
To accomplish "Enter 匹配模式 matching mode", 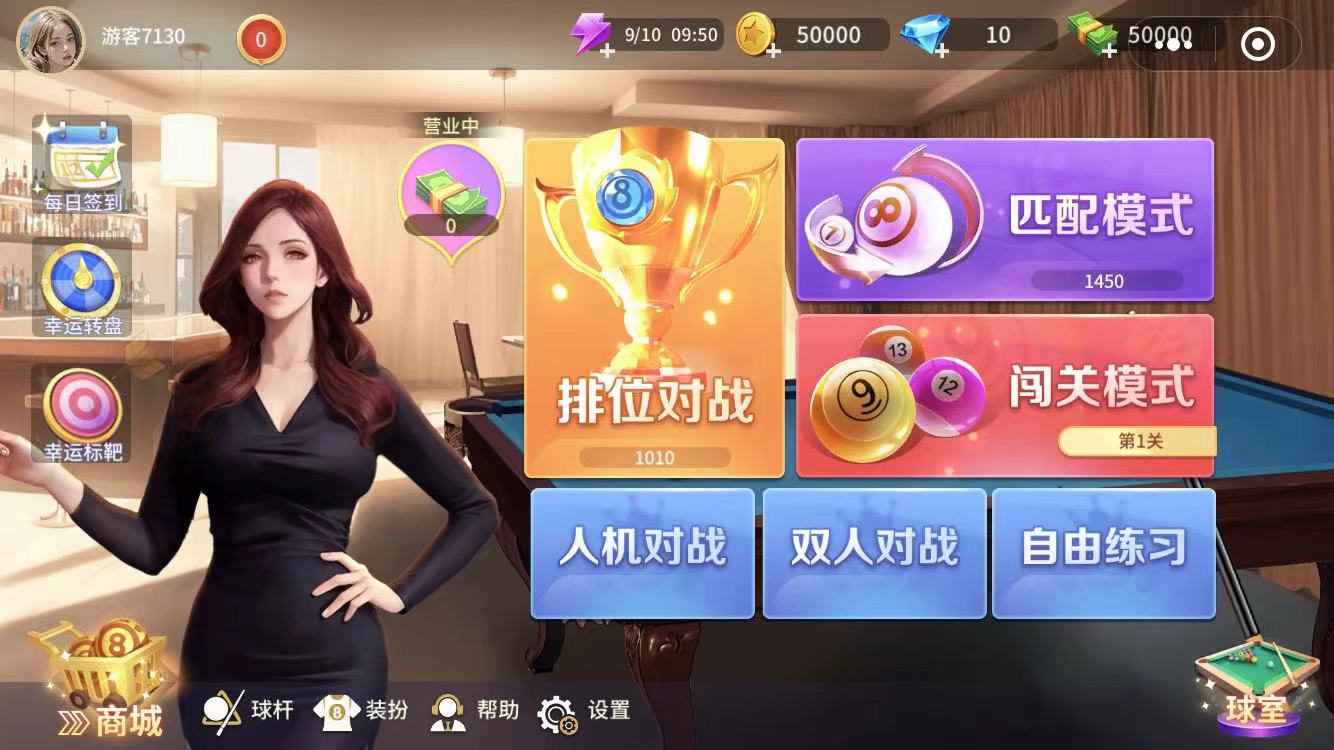I will pyautogui.click(x=1005, y=218).
